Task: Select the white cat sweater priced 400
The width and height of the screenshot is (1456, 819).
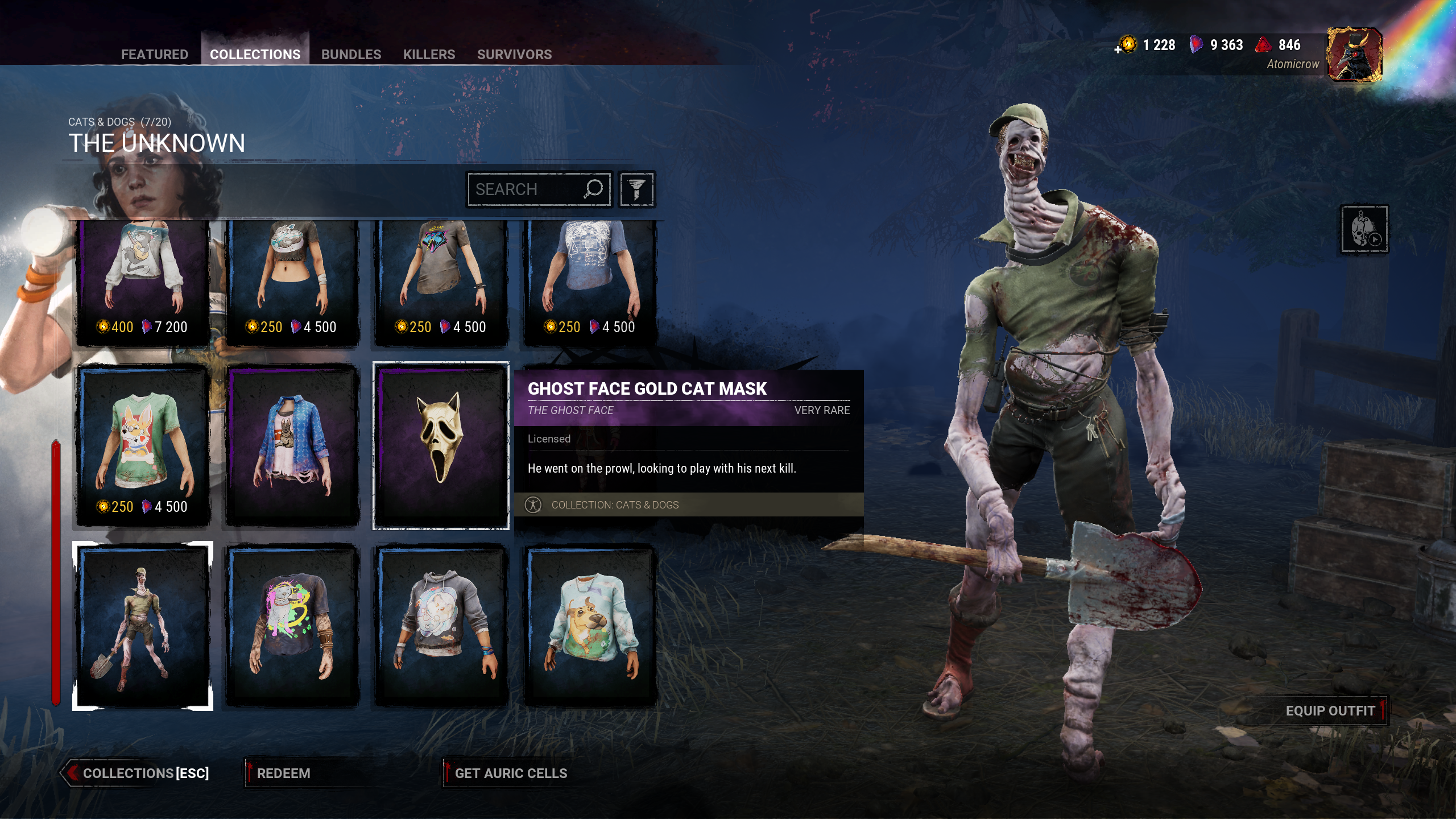Action: [x=143, y=282]
